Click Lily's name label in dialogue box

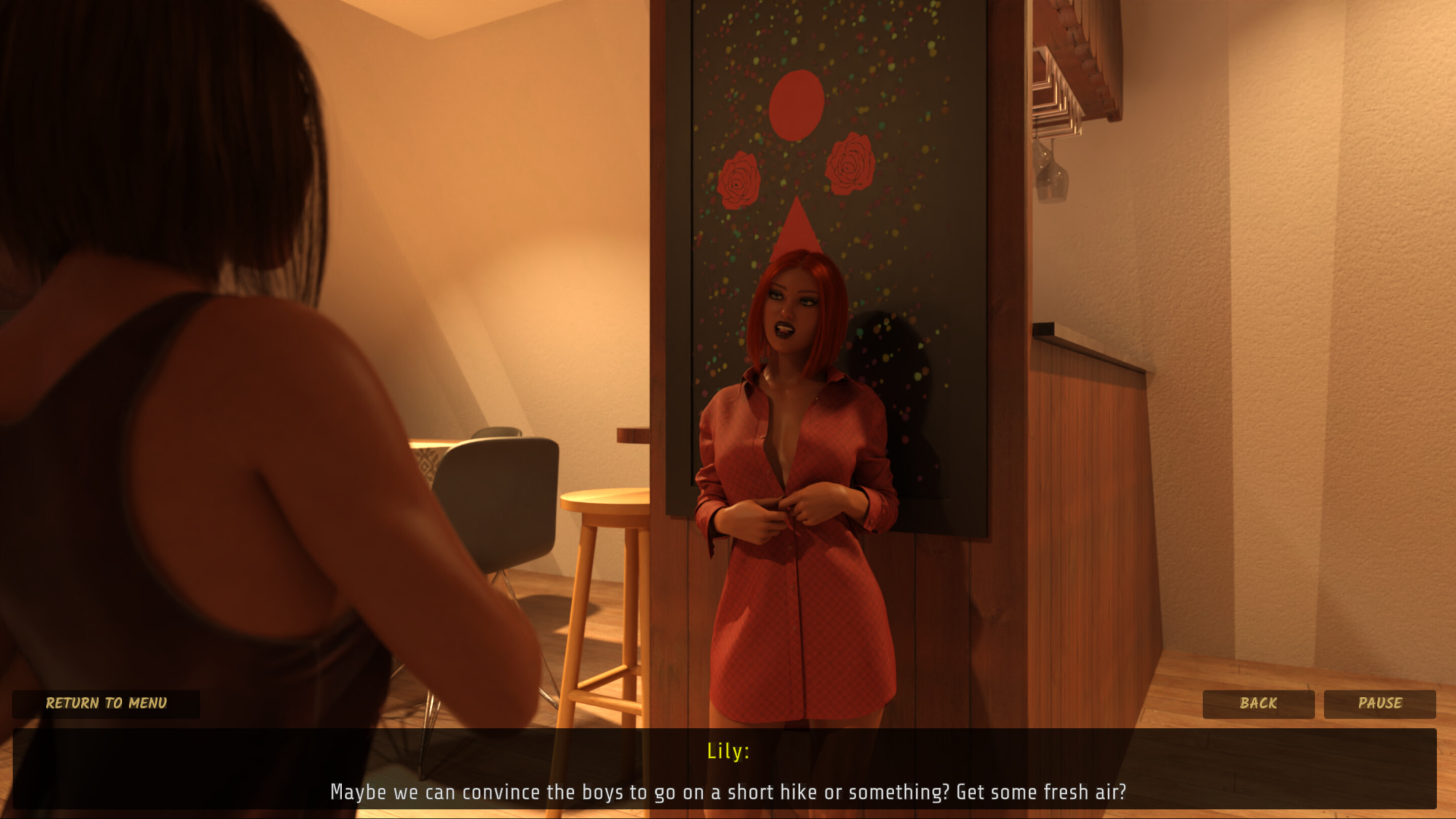pyautogui.click(x=728, y=751)
